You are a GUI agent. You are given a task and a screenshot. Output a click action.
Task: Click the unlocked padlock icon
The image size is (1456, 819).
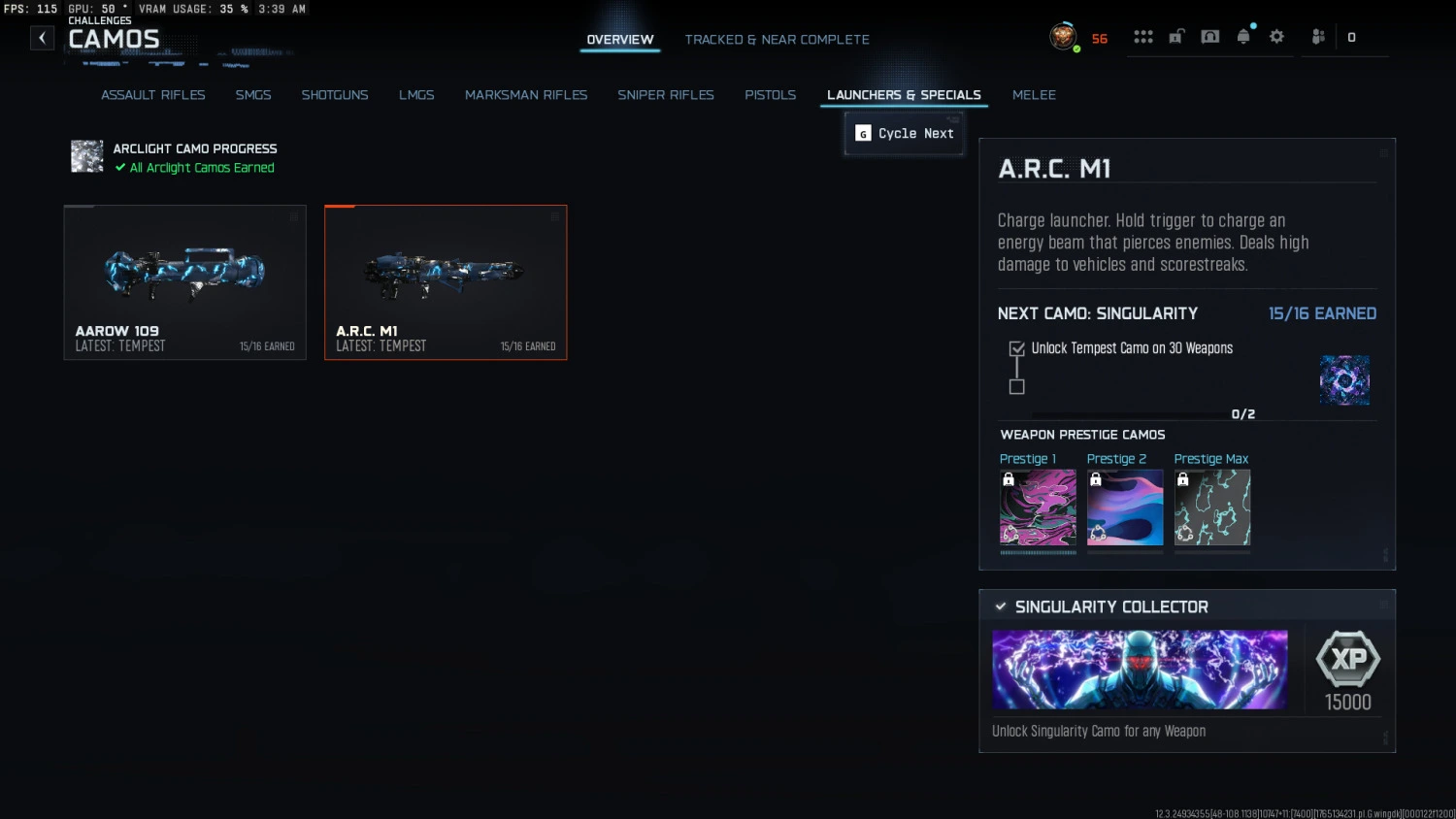click(x=1176, y=35)
